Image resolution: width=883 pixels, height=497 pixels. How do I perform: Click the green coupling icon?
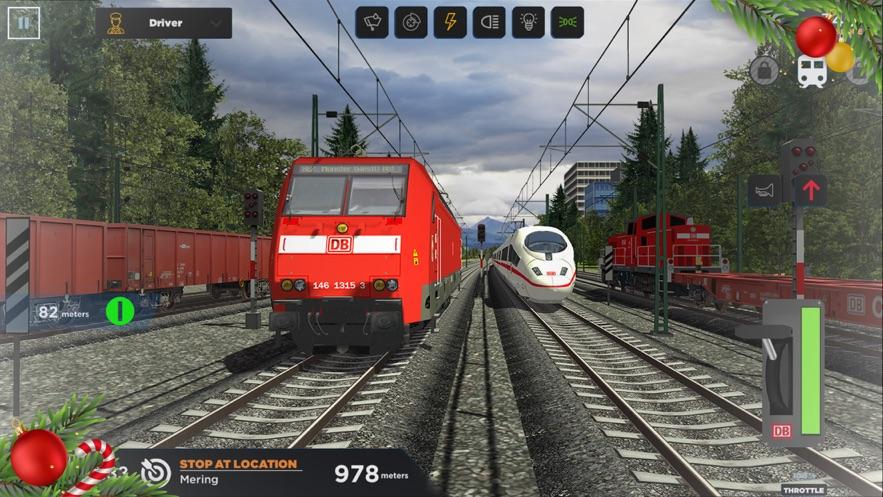[567, 22]
